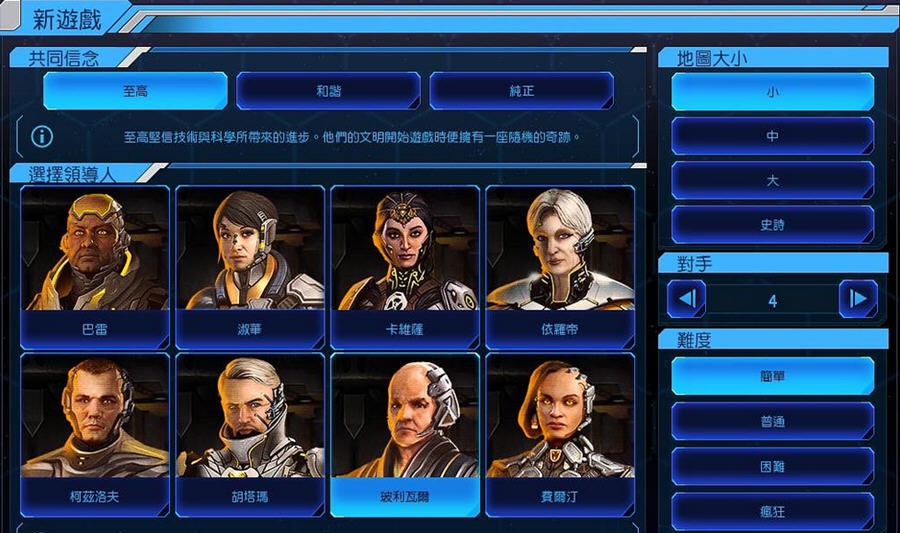Decrease opponent count with left arrow
This screenshot has width=900, height=533.
coord(687,298)
